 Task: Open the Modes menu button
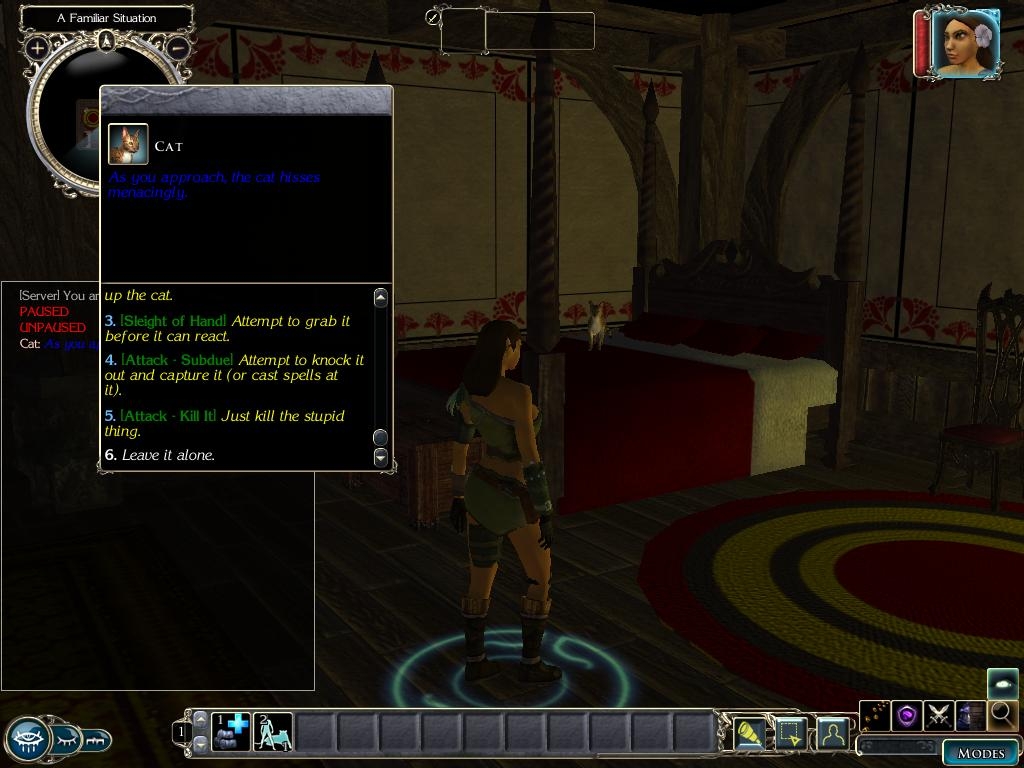[980, 753]
